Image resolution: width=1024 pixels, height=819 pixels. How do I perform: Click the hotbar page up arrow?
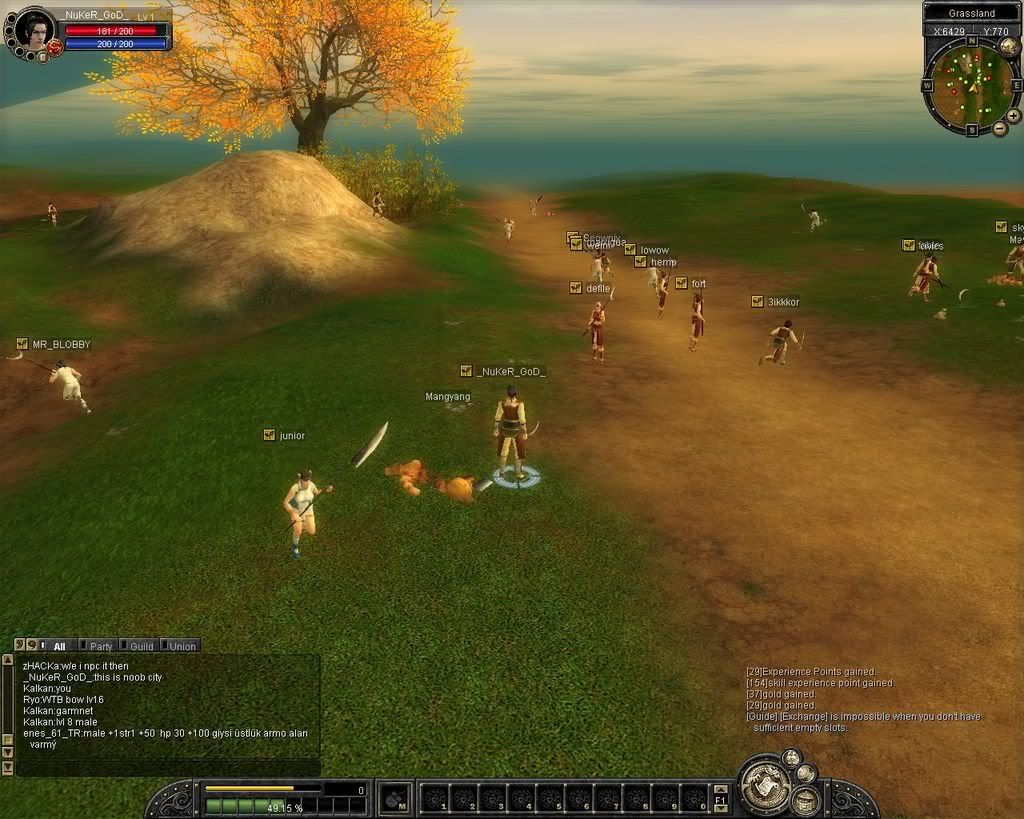[x=720, y=790]
